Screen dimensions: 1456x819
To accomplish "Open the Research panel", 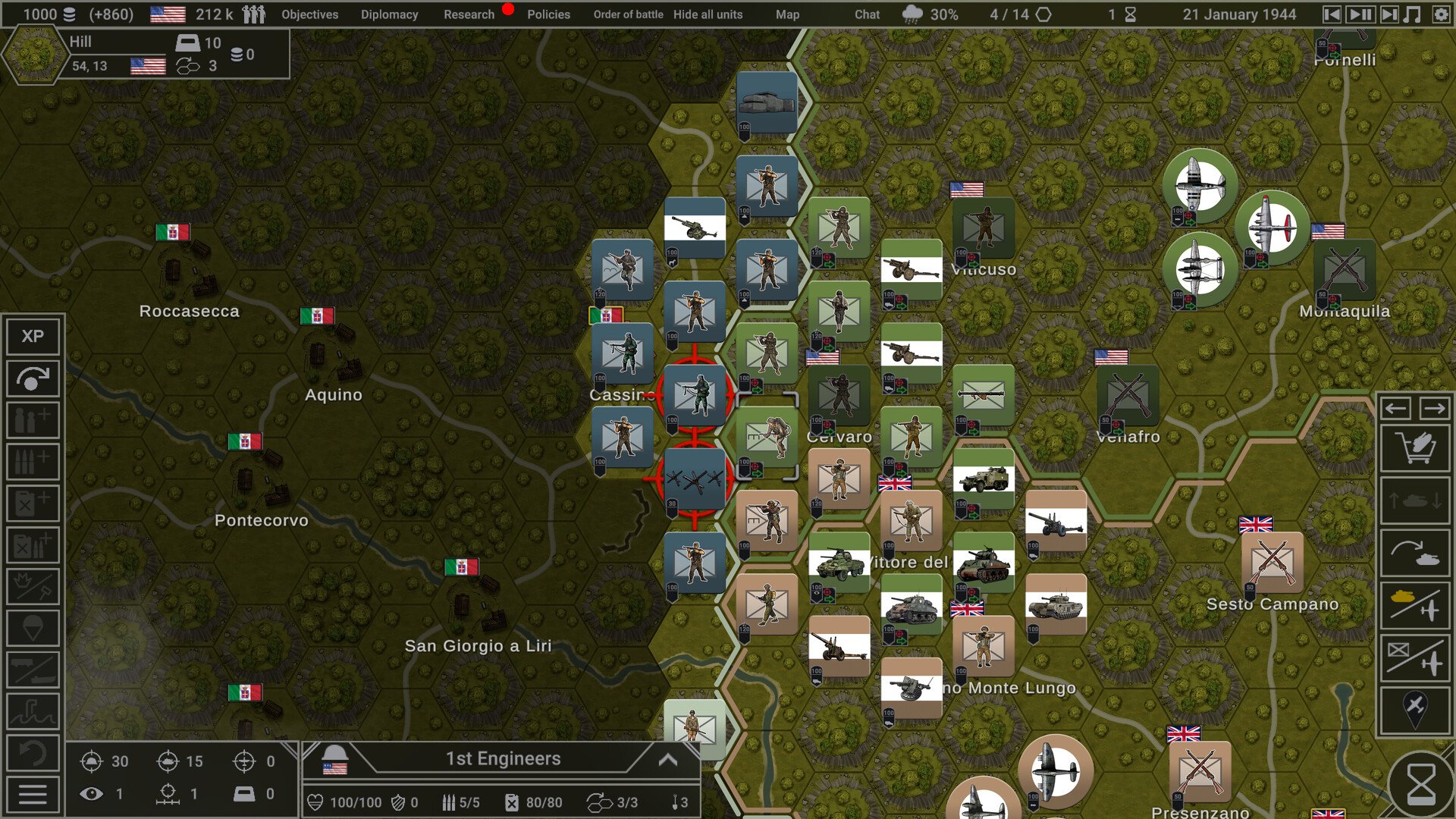I will (469, 14).
